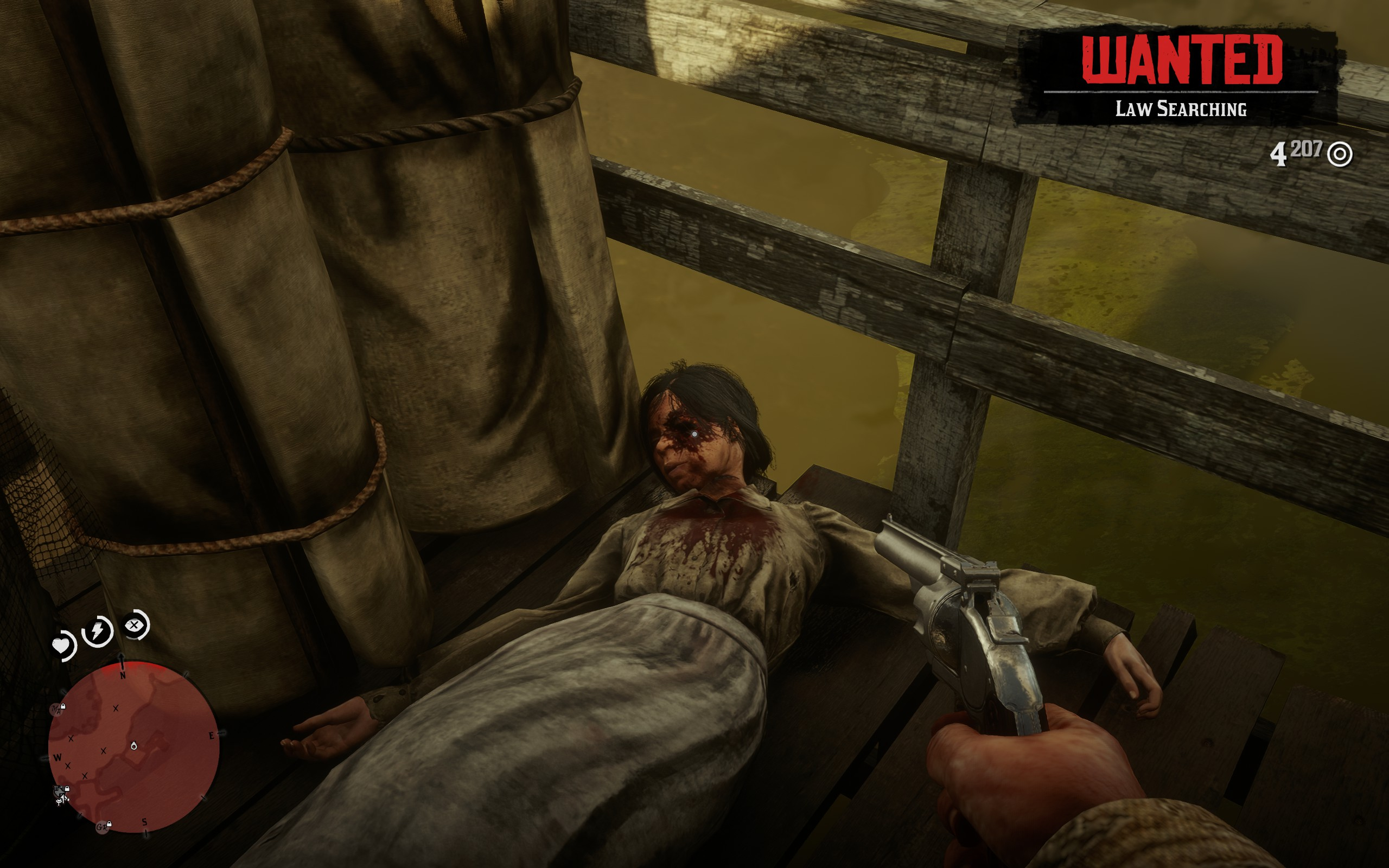
Task: Select the locked GR mission marker
Action: tap(103, 827)
